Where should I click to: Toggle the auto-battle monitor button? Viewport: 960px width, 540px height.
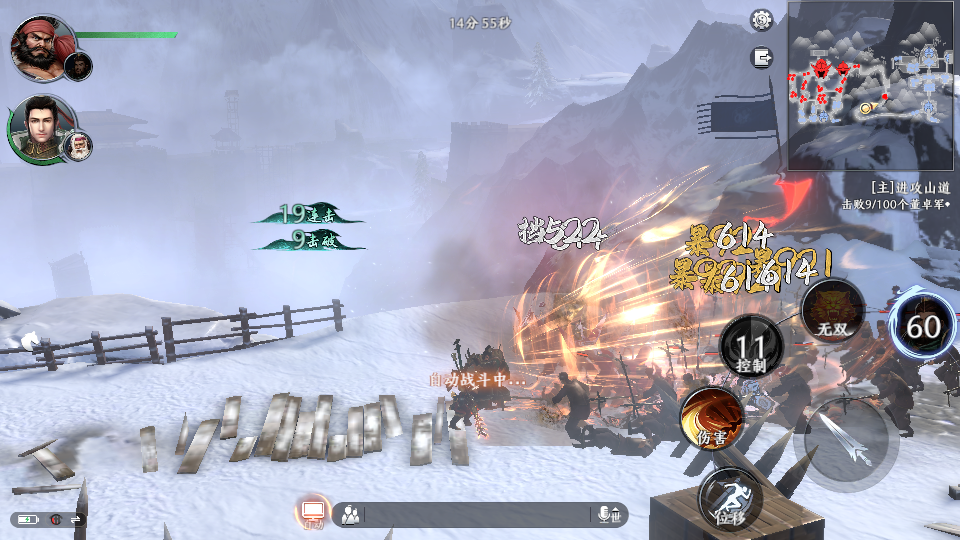point(313,514)
